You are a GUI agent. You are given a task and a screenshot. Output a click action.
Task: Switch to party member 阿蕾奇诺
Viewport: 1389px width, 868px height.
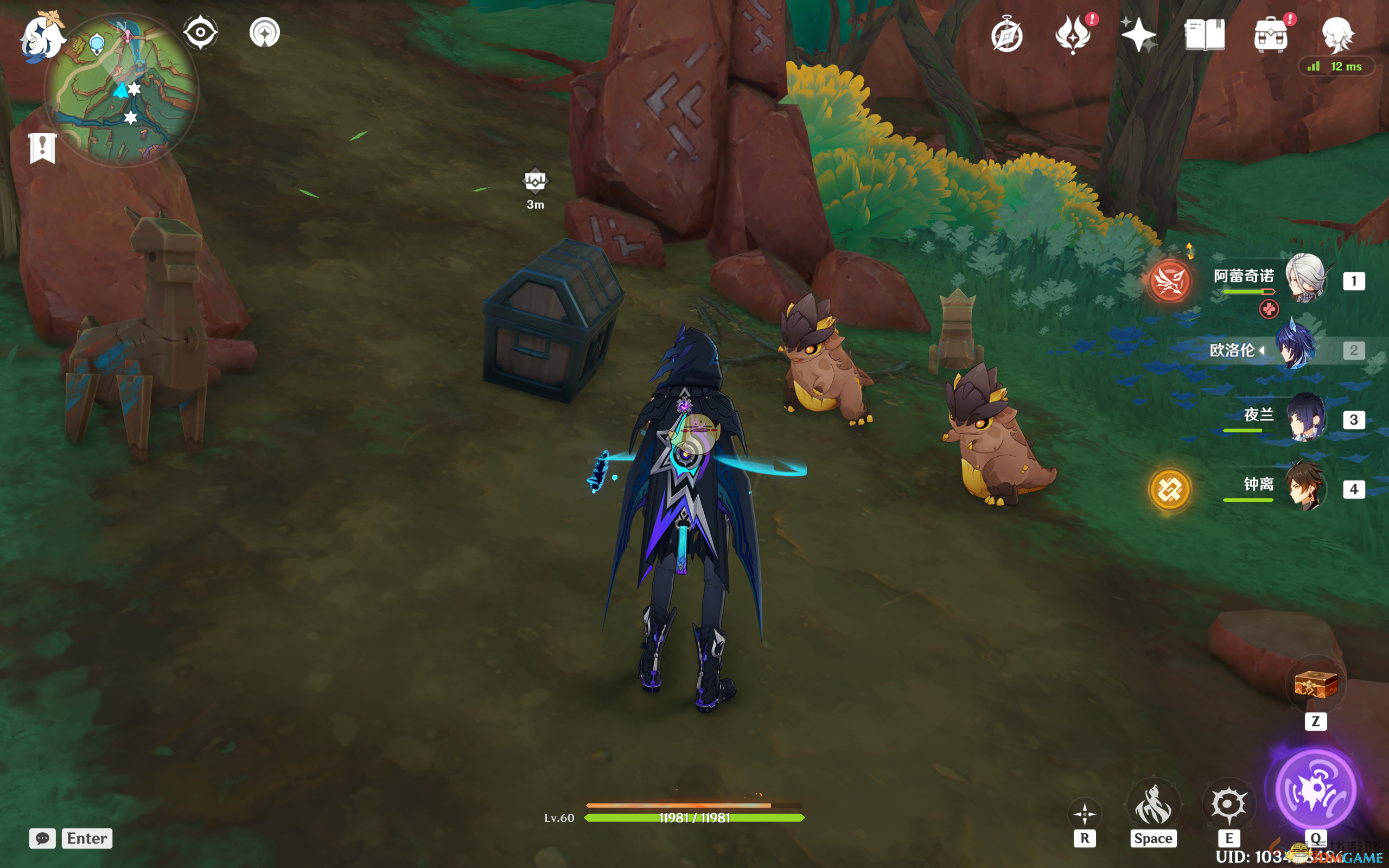point(1306,279)
